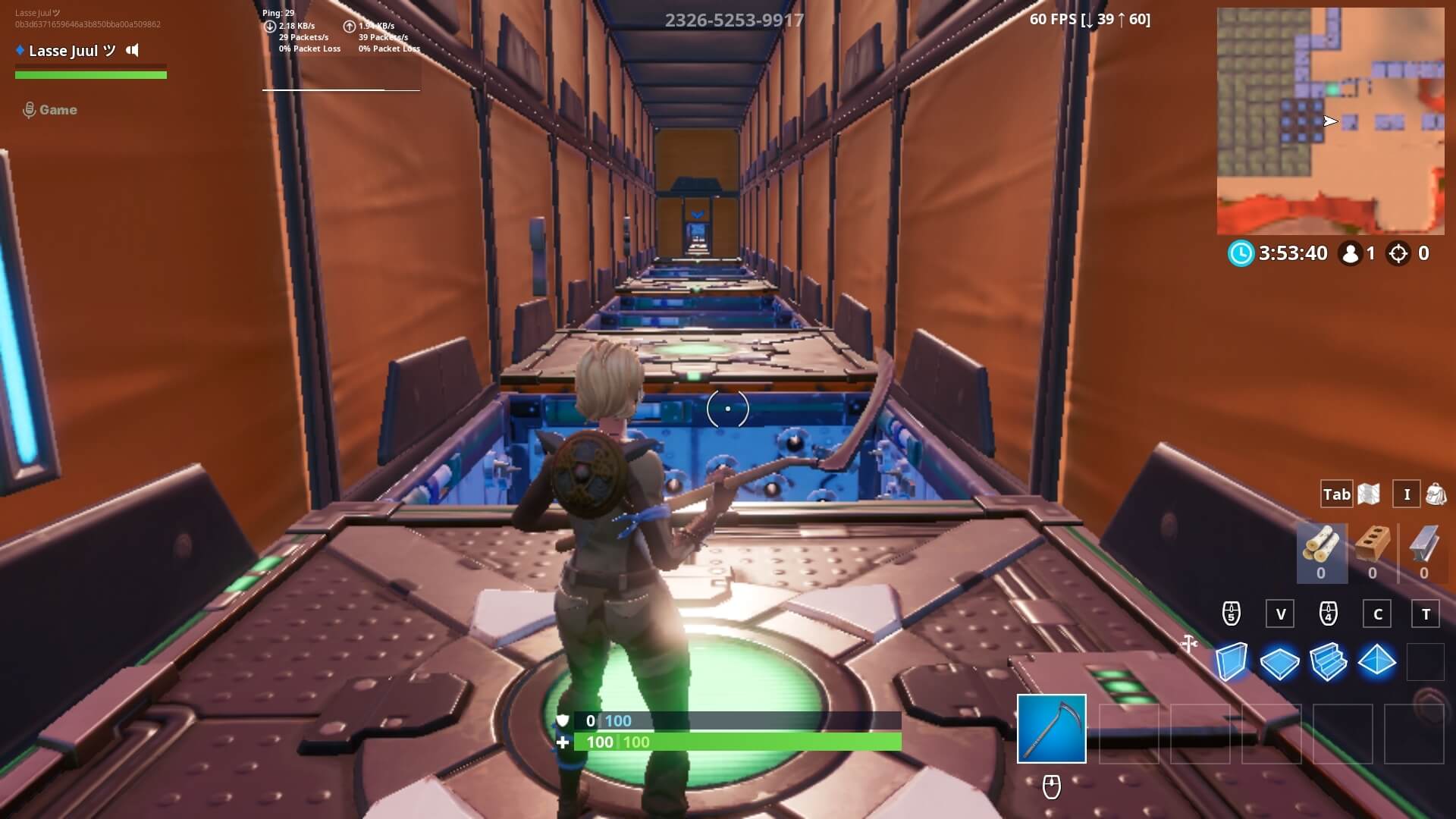Mute Lasse Juul via the speaker icon

tap(133, 51)
